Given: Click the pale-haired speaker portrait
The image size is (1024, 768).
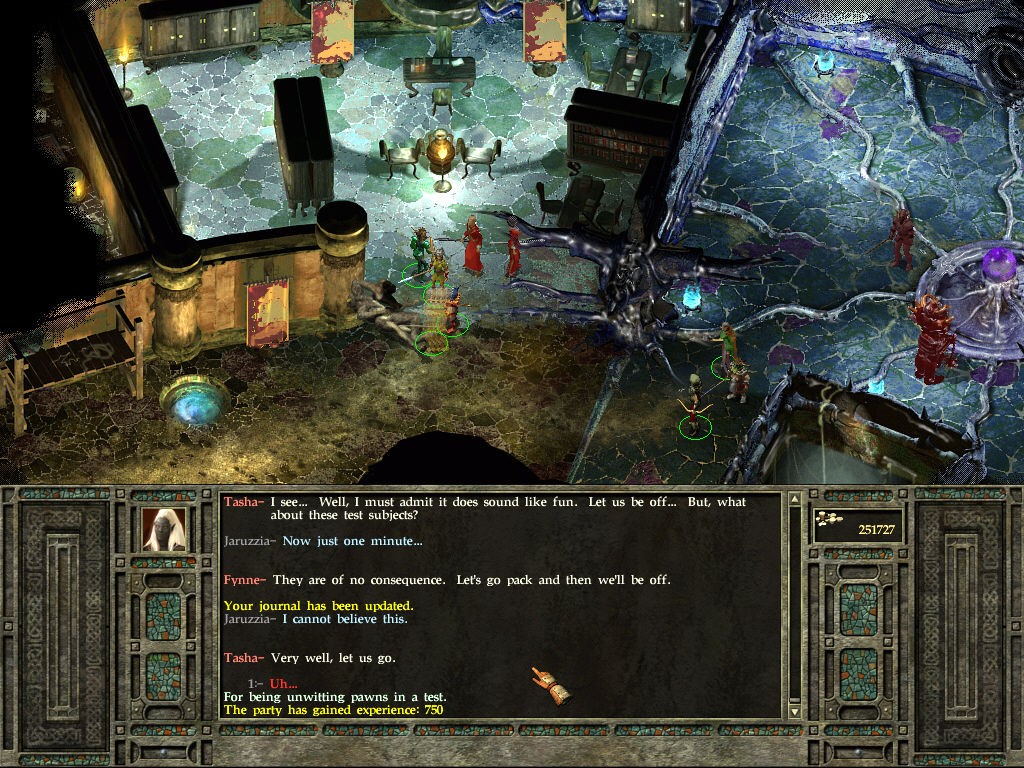Looking at the screenshot, I should (164, 530).
